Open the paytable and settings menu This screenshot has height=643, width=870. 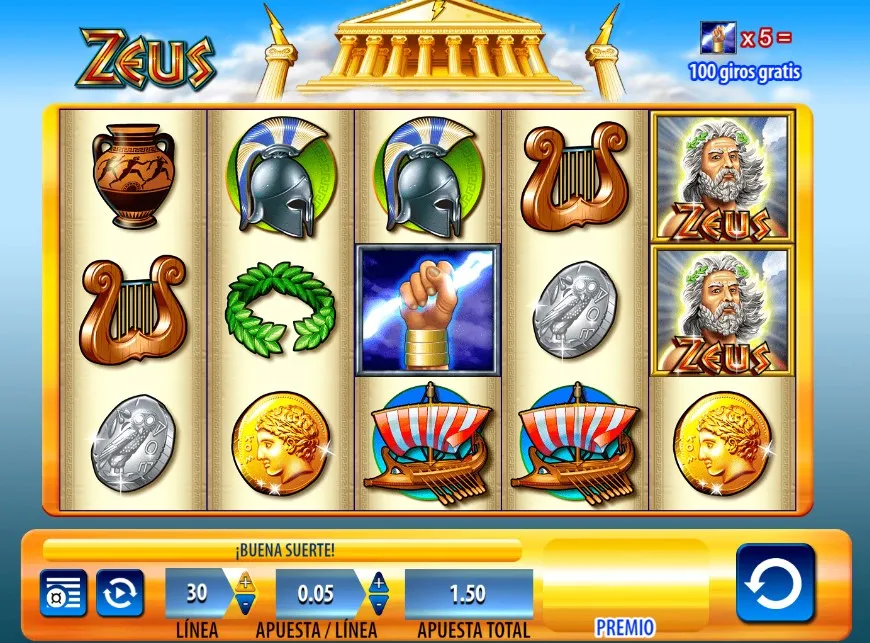pyautogui.click(x=63, y=593)
